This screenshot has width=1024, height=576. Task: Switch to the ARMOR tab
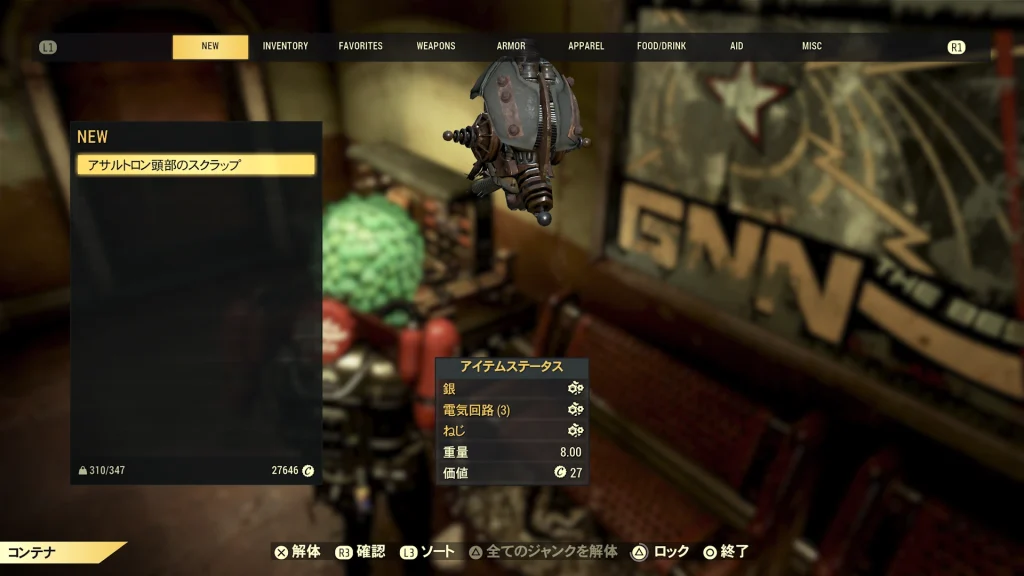tap(511, 46)
